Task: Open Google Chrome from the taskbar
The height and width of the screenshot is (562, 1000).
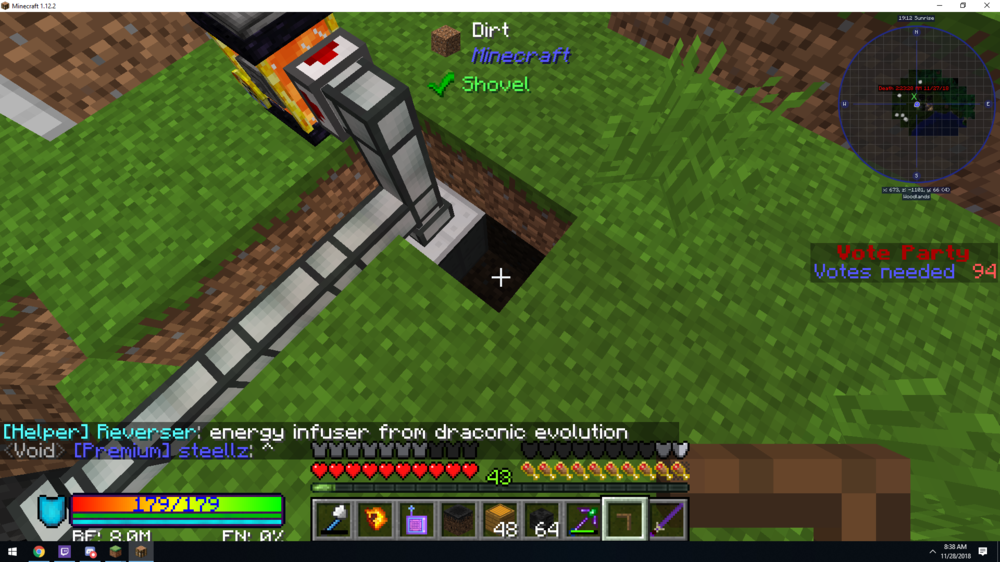Action: click(x=39, y=552)
